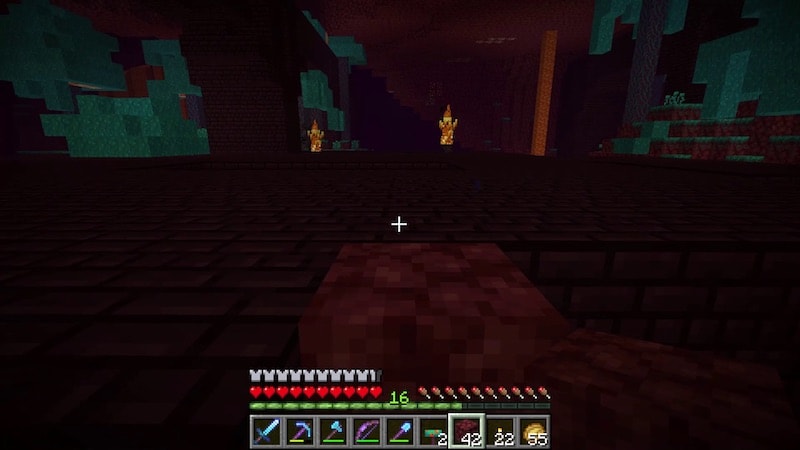Click the netherrack stack of 42
The image size is (800, 450).
(x=467, y=431)
